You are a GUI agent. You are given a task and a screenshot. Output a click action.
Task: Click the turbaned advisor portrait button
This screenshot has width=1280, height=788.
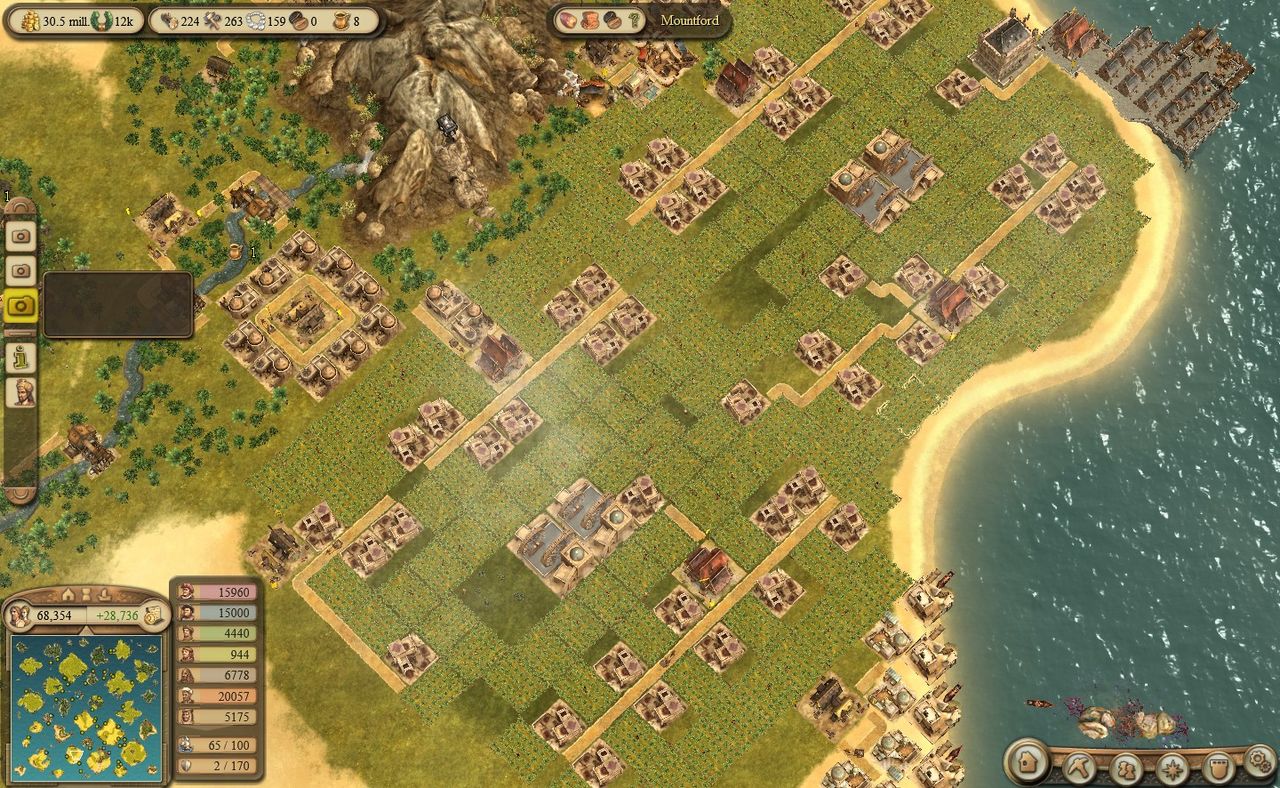click(21, 393)
